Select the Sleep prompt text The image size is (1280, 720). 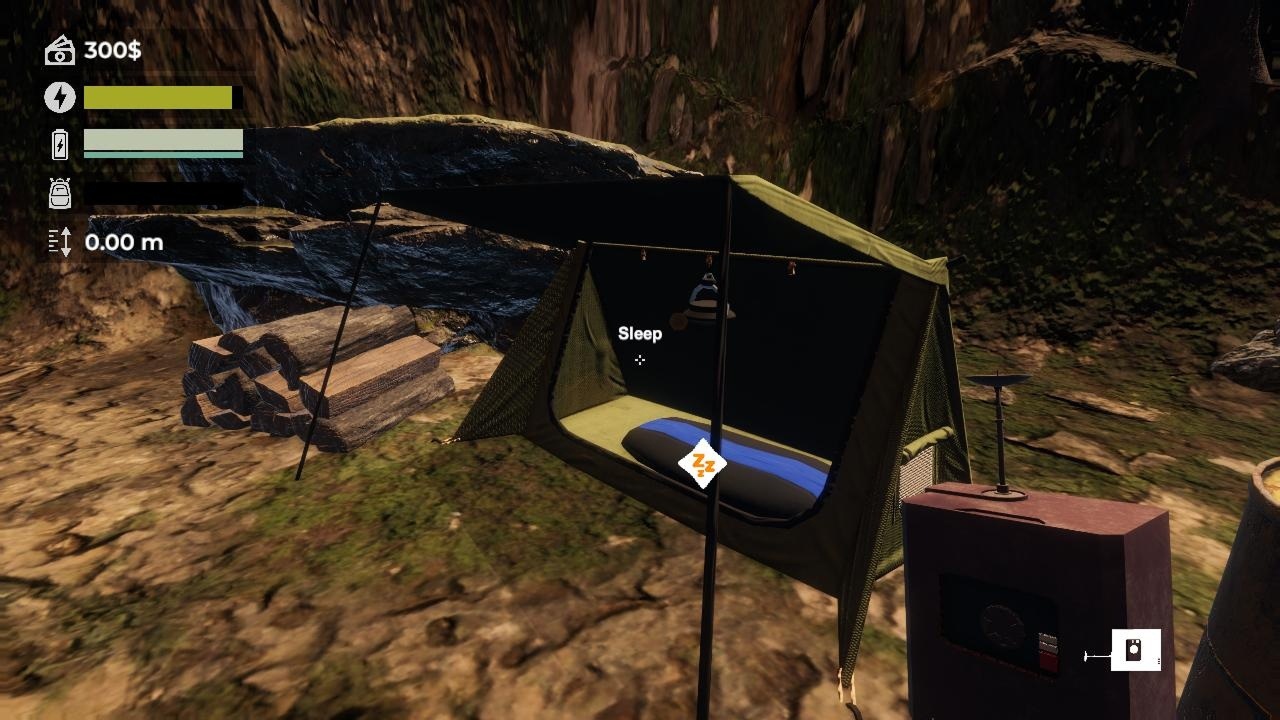[x=640, y=333]
